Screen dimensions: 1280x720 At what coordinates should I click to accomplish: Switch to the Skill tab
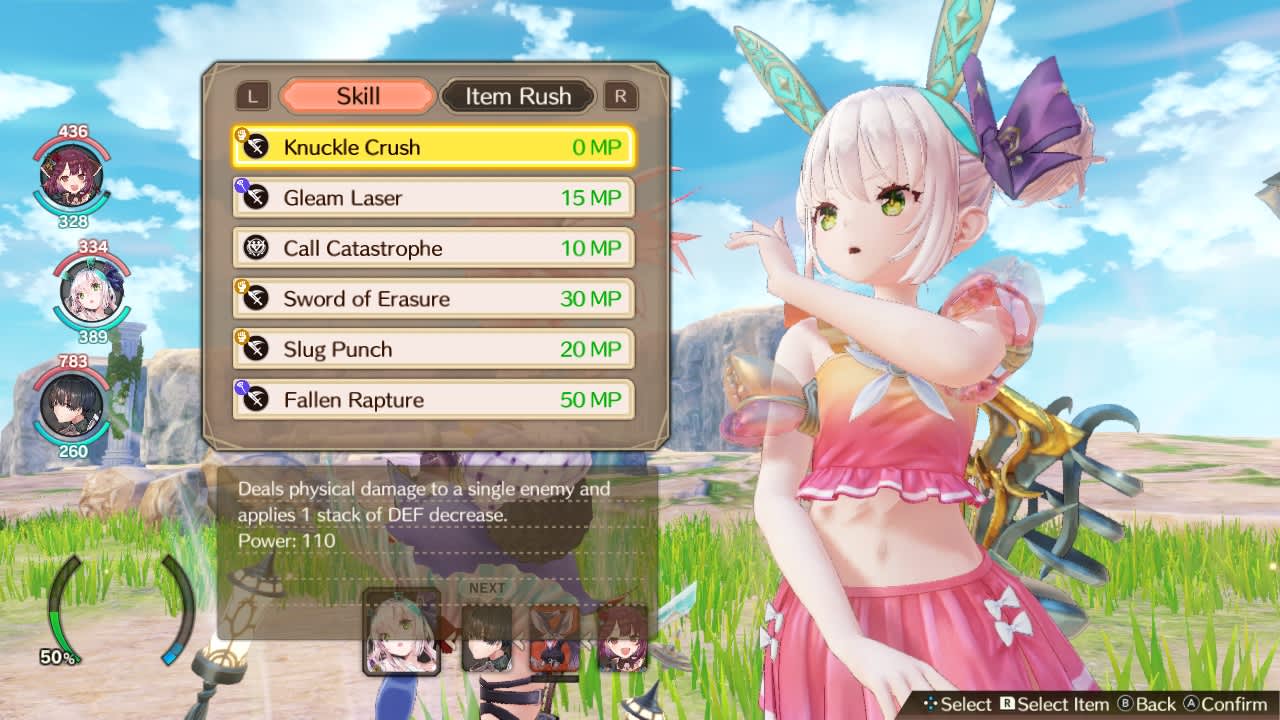click(x=356, y=96)
